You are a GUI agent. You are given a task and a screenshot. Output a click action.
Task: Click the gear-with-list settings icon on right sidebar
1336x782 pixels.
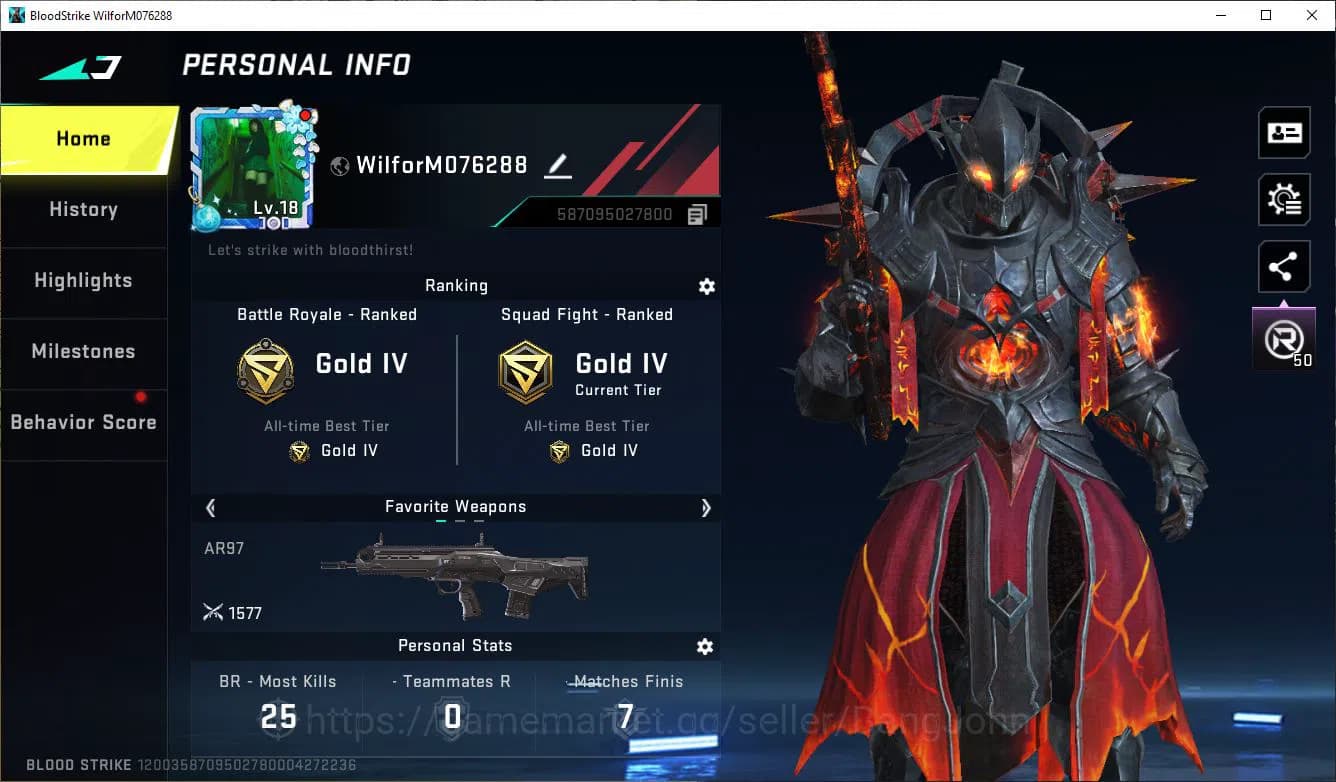click(x=1284, y=199)
